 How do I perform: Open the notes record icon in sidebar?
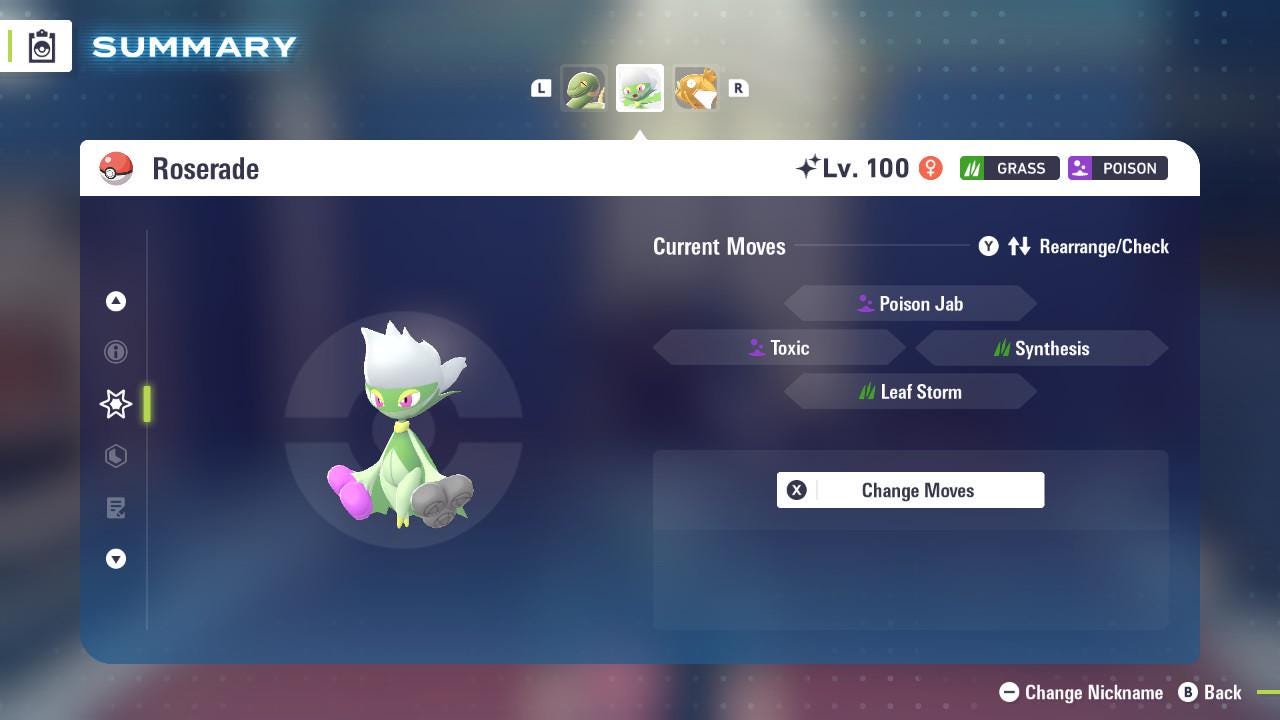coord(116,508)
